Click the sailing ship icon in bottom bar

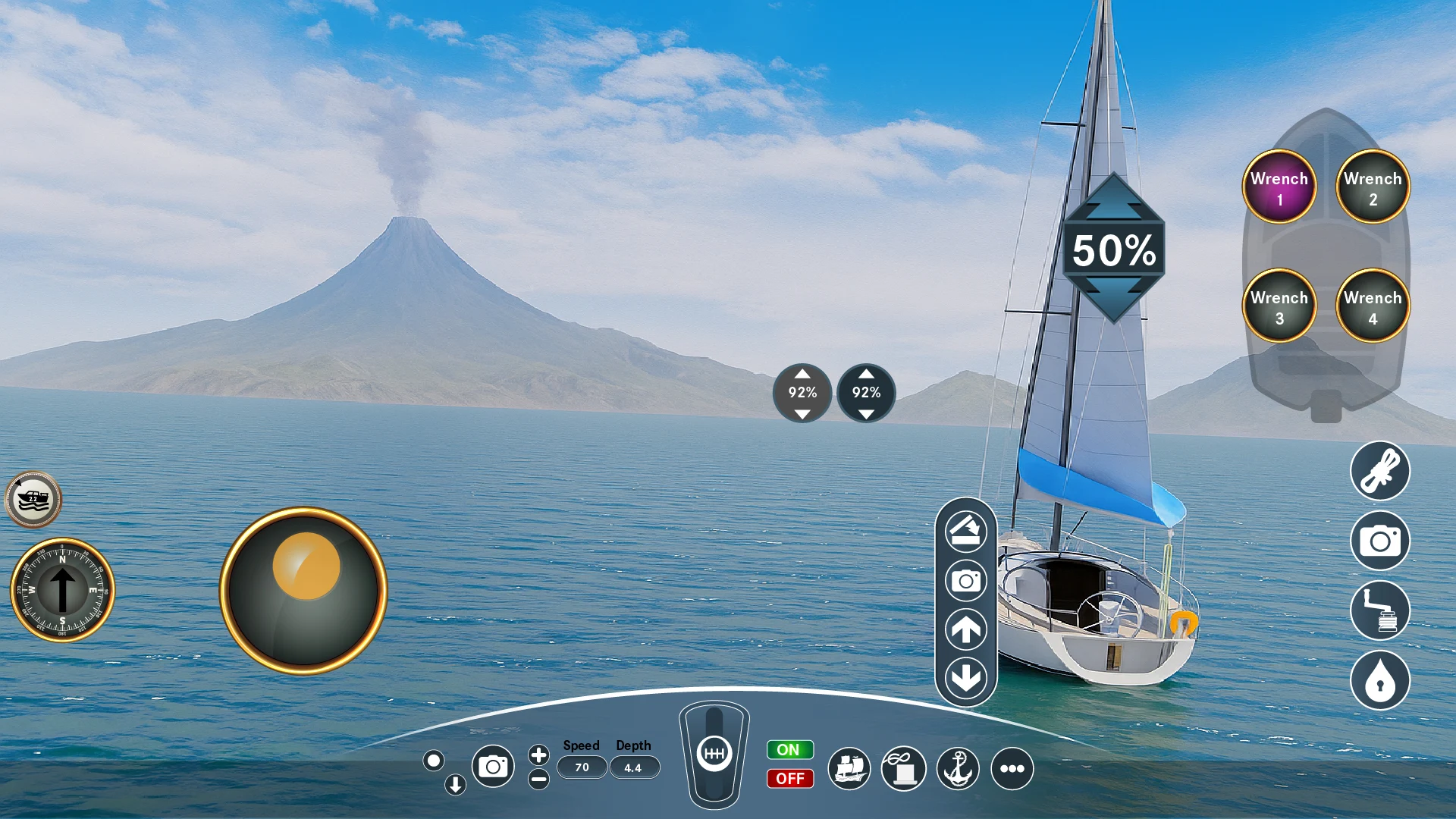849,768
